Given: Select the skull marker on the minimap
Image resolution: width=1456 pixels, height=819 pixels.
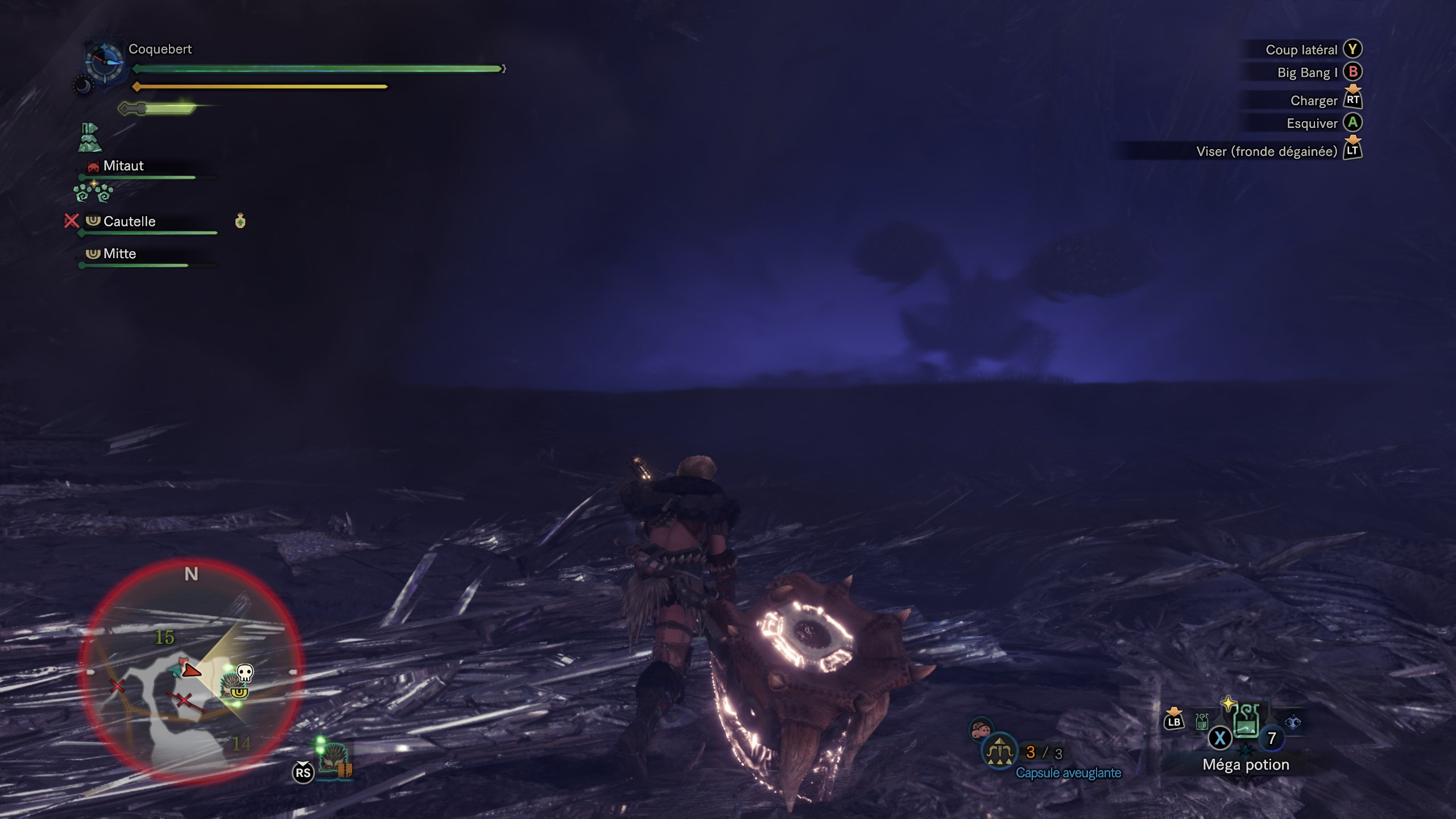Looking at the screenshot, I should coord(245,673).
